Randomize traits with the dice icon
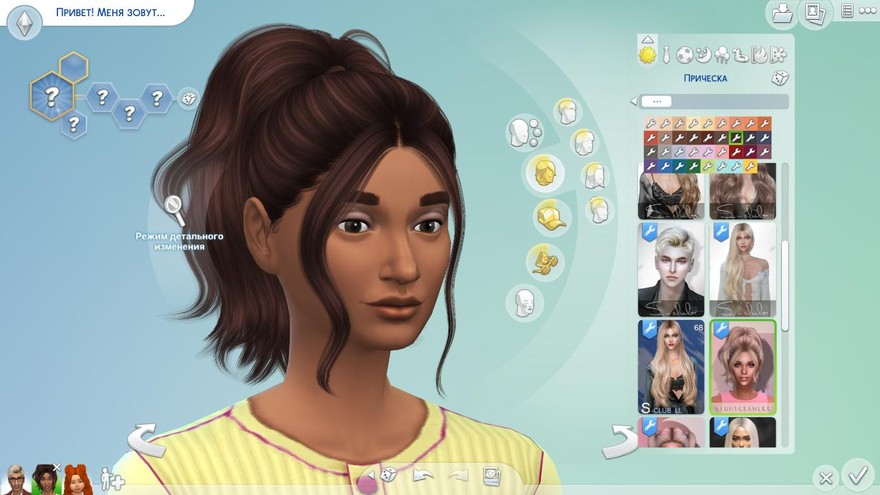This screenshot has width=880, height=495. click(187, 98)
